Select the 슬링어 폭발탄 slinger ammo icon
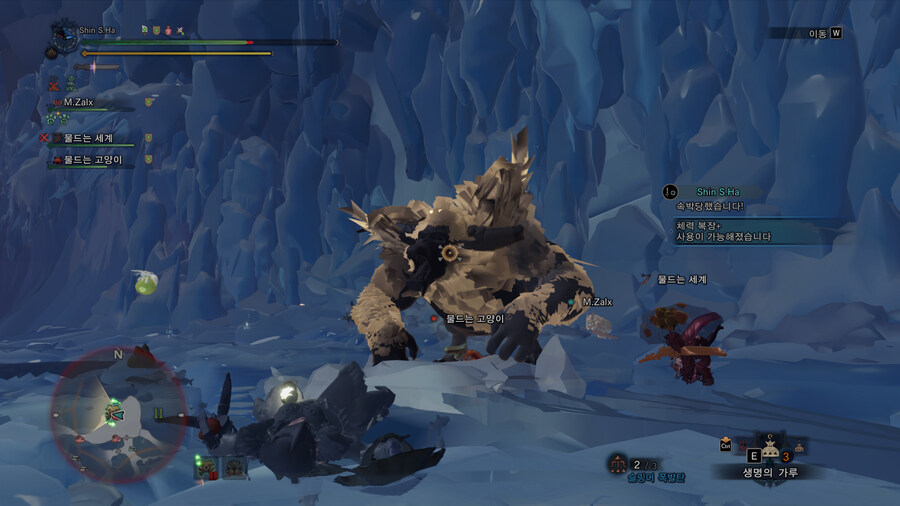This screenshot has height=506, width=900. [619, 463]
